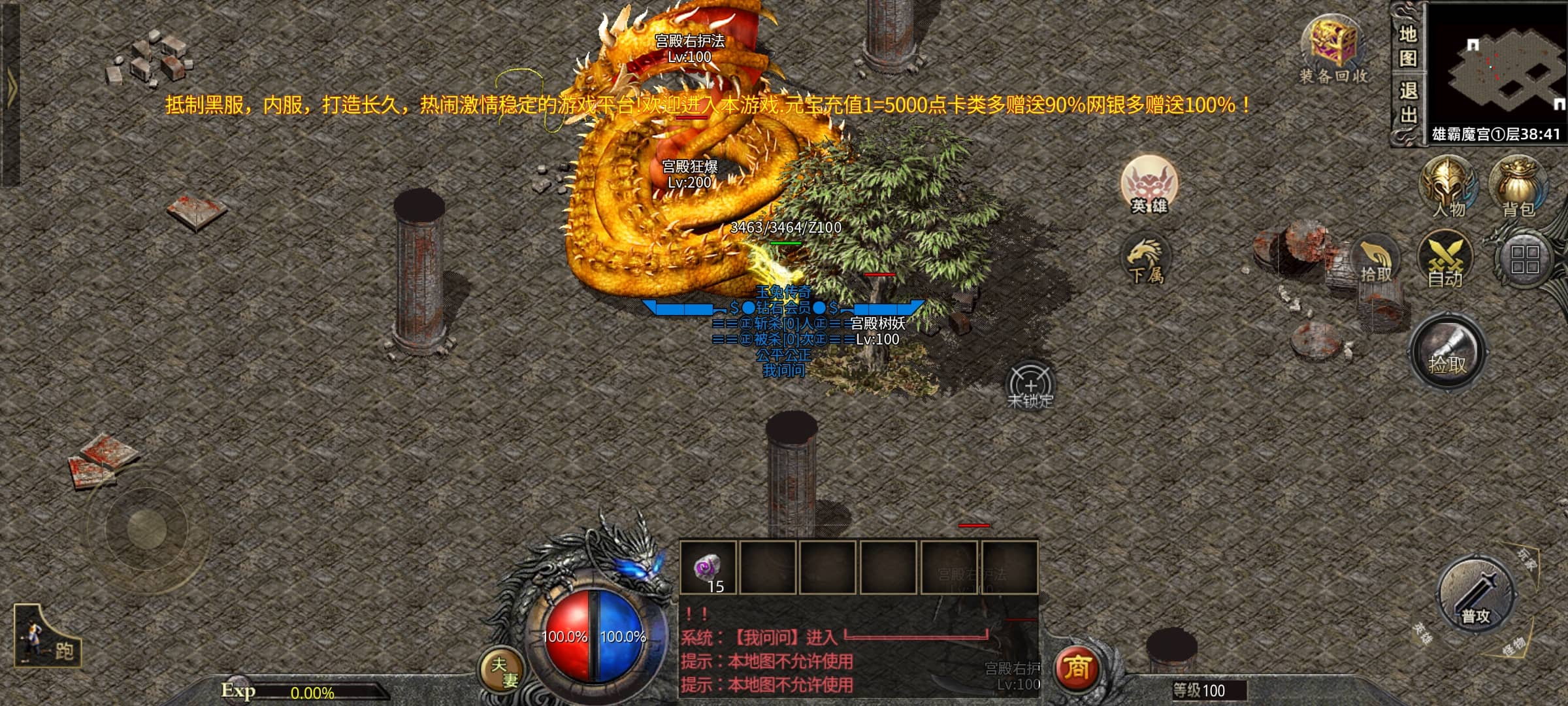This screenshot has height=706, width=1568.
Task: Tap the small 拾取 hand icon
Action: click(x=1377, y=261)
